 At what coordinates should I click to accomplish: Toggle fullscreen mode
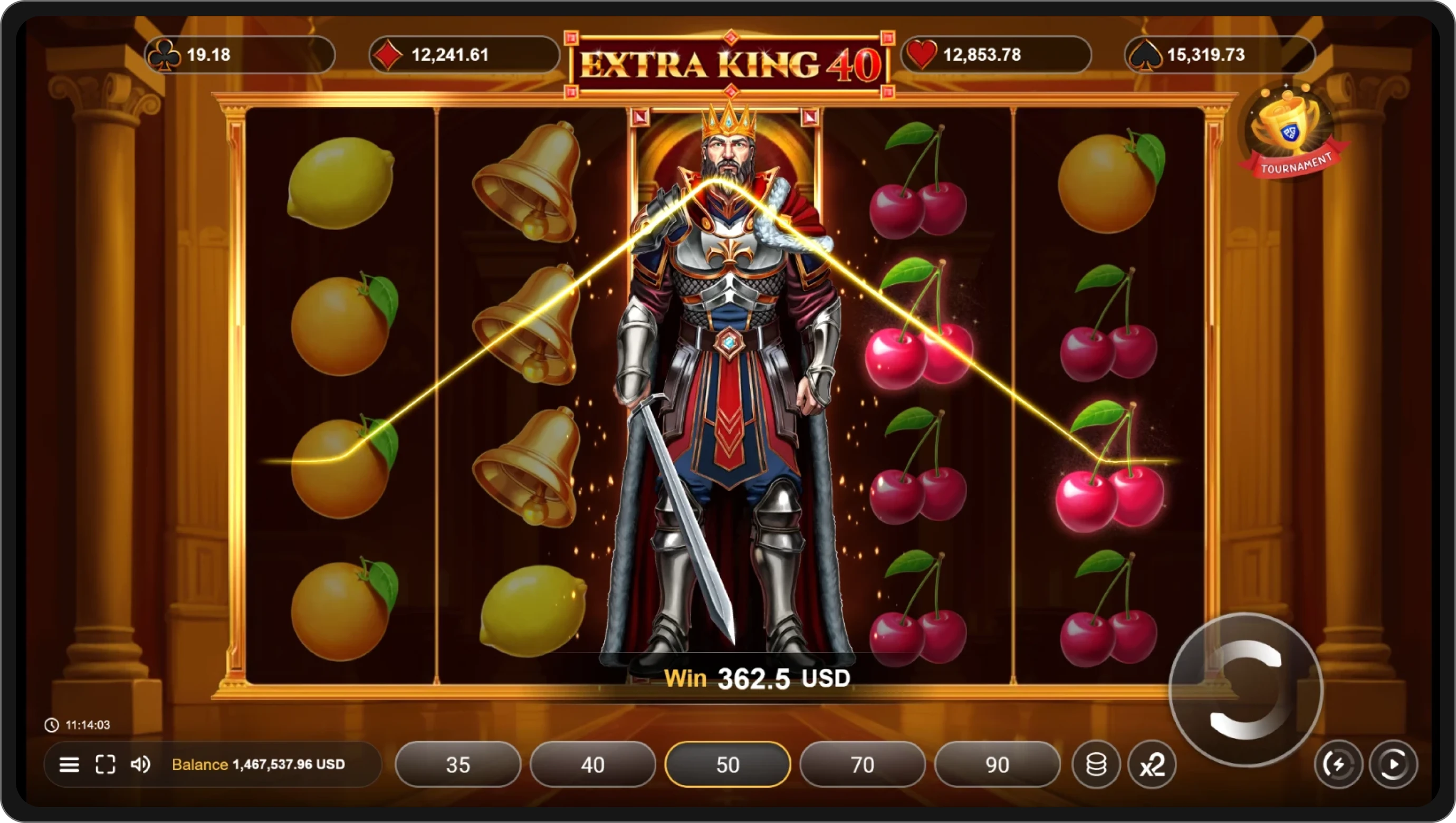point(105,764)
